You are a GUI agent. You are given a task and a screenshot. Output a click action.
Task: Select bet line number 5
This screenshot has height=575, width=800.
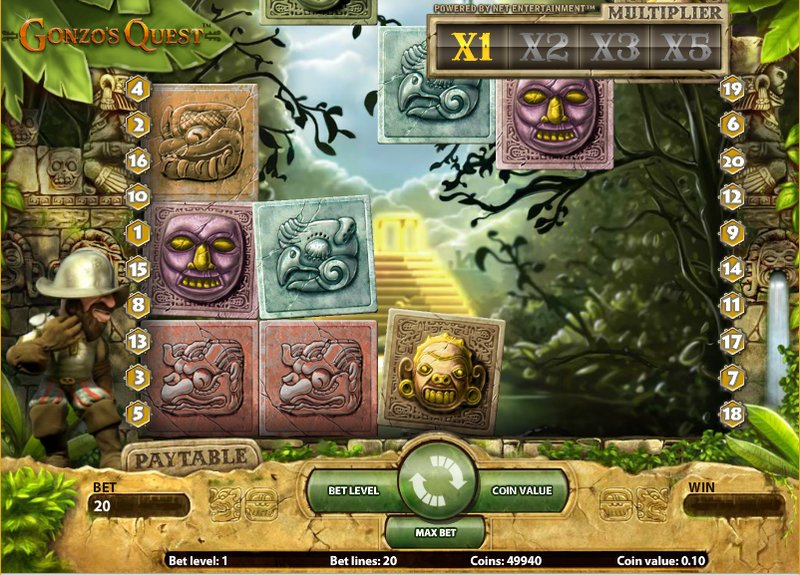click(138, 411)
